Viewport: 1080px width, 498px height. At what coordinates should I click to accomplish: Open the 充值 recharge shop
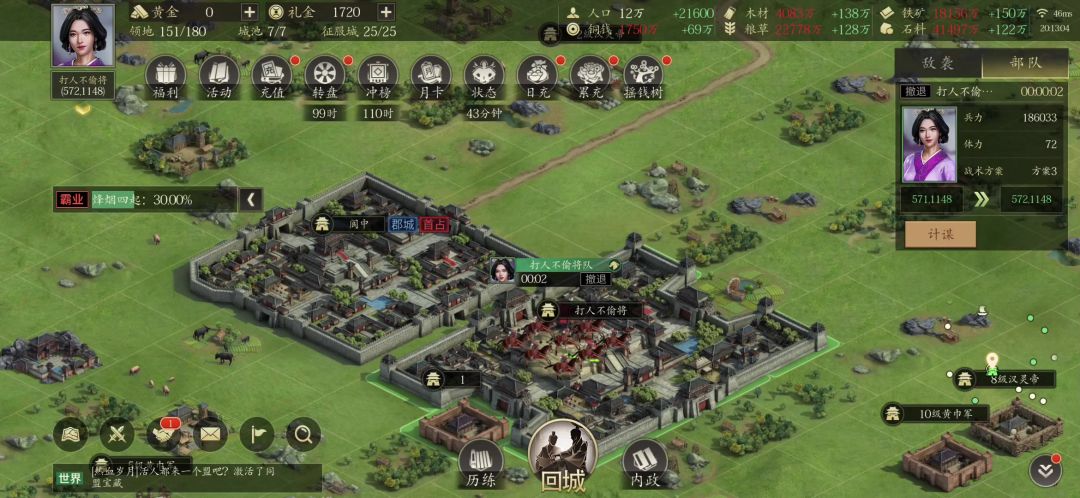(x=271, y=75)
